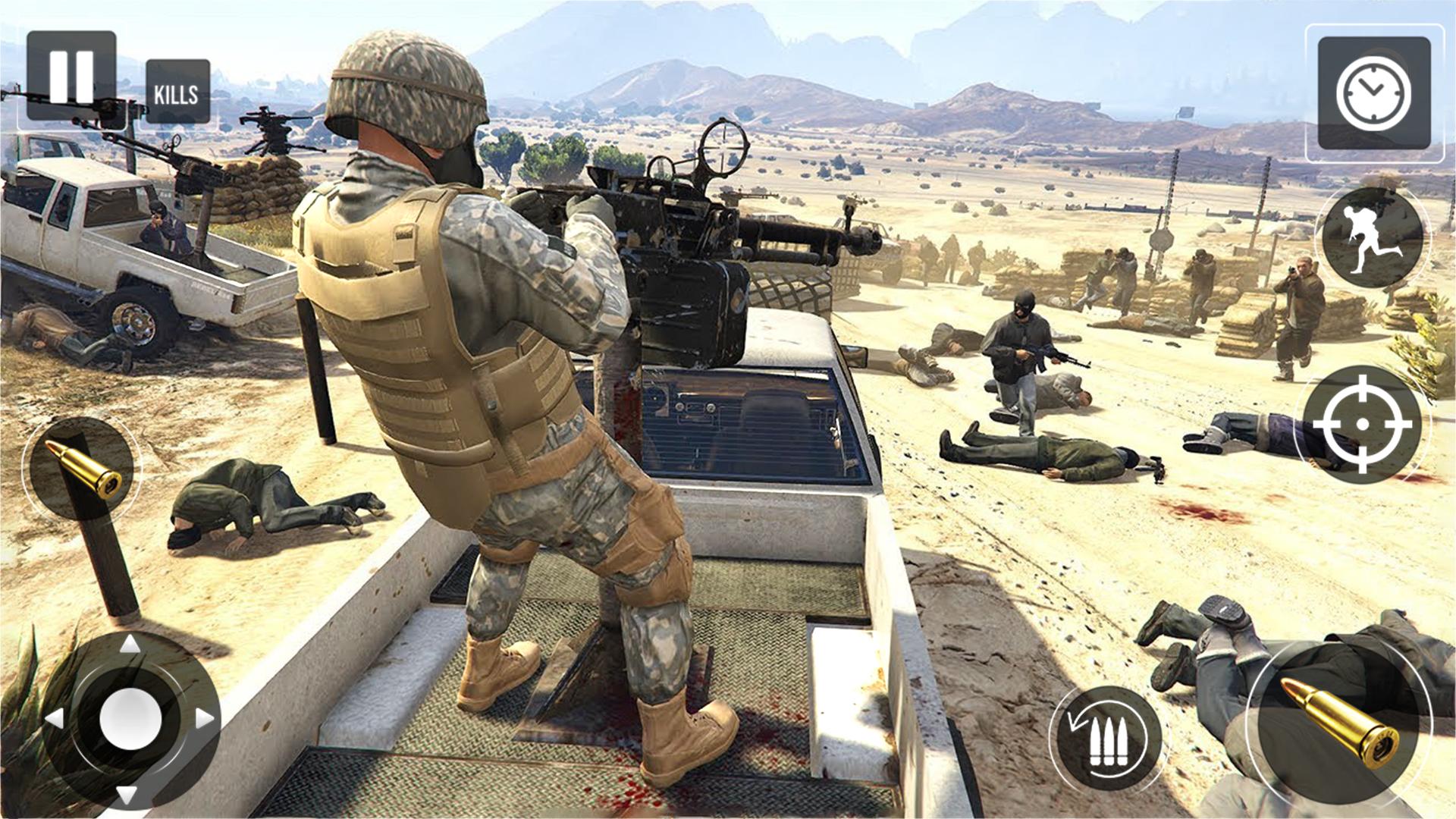The width and height of the screenshot is (1456, 819).
Task: Tap the small bullet fire button
Action: (82, 468)
